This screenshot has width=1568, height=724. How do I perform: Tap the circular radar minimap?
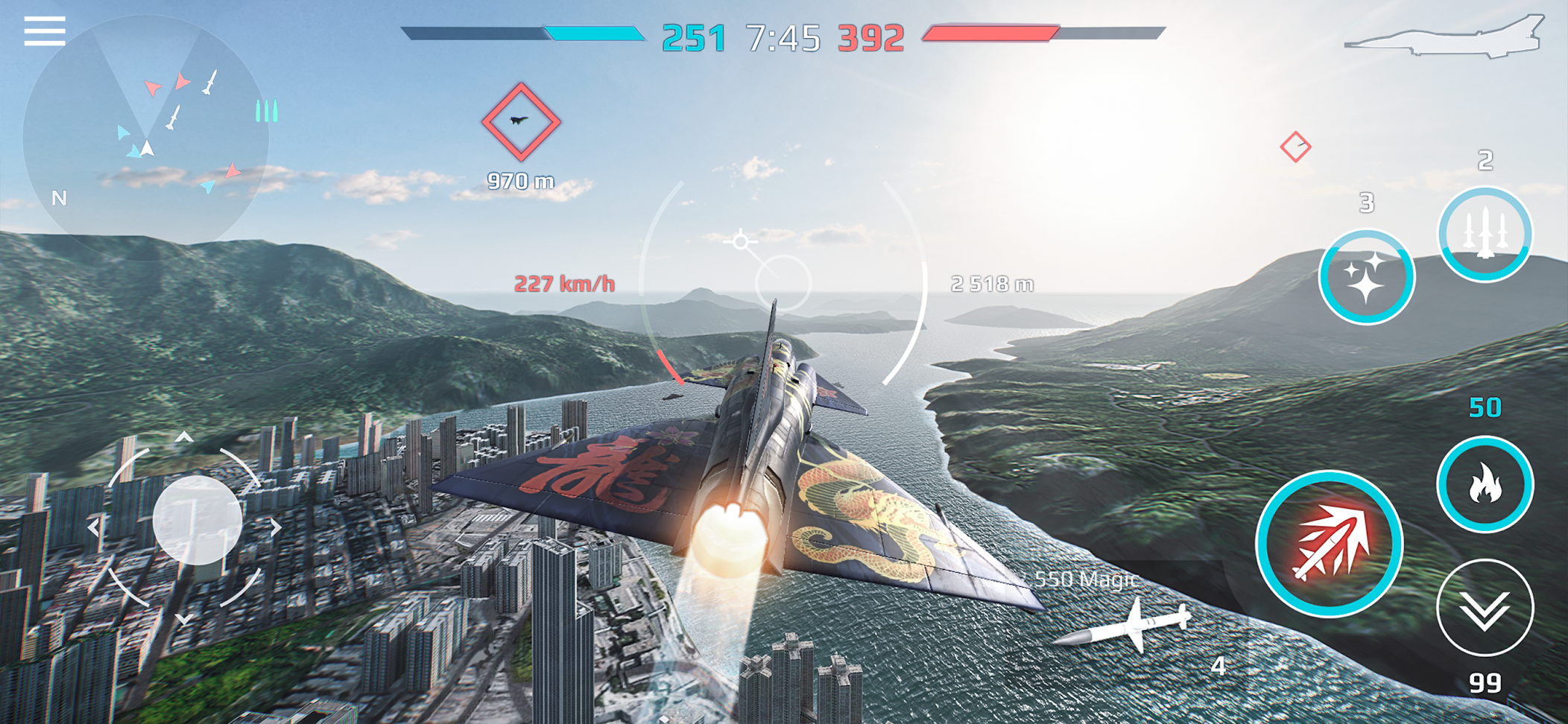[146, 138]
